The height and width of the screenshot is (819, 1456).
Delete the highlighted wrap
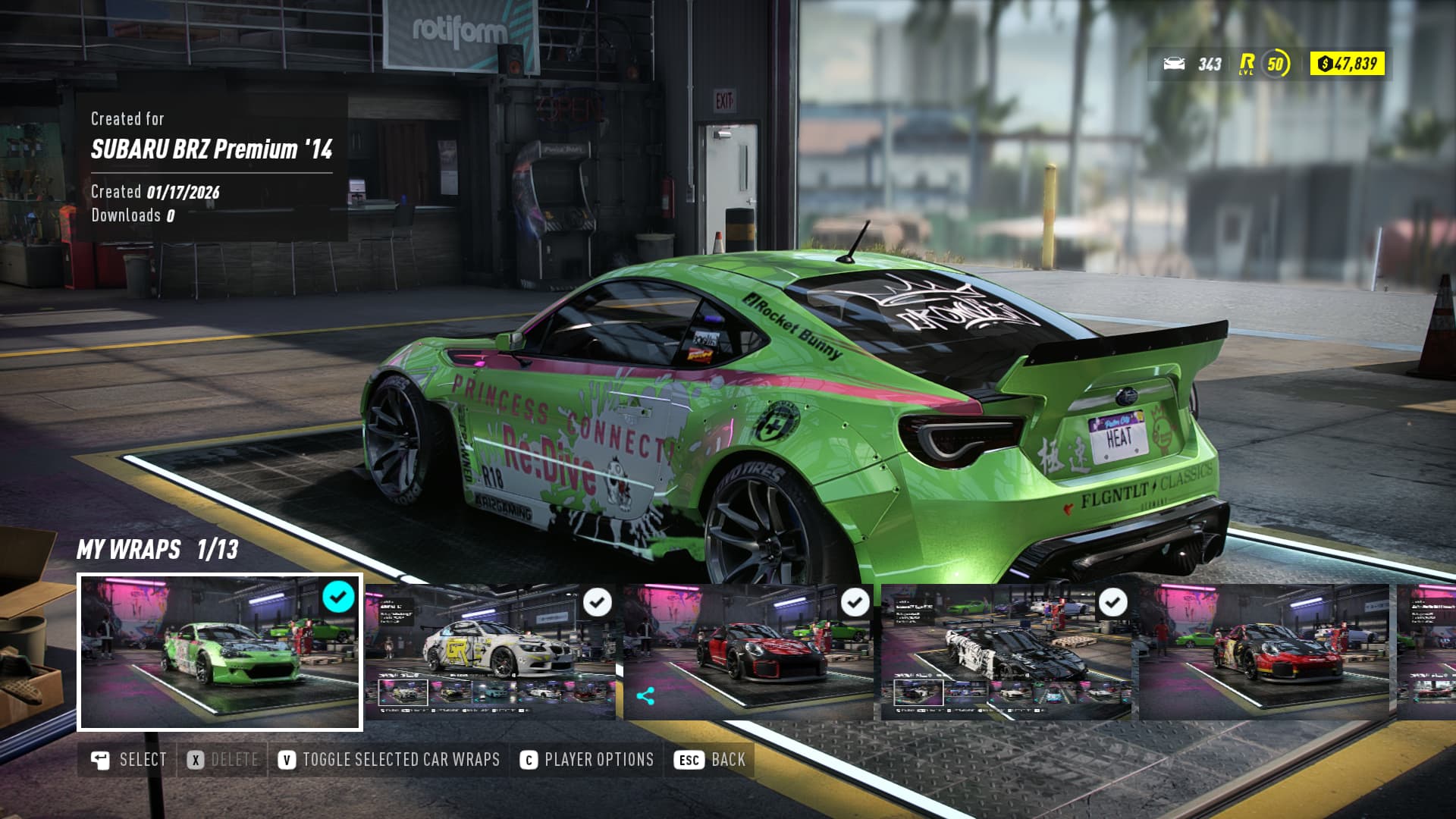(x=223, y=760)
